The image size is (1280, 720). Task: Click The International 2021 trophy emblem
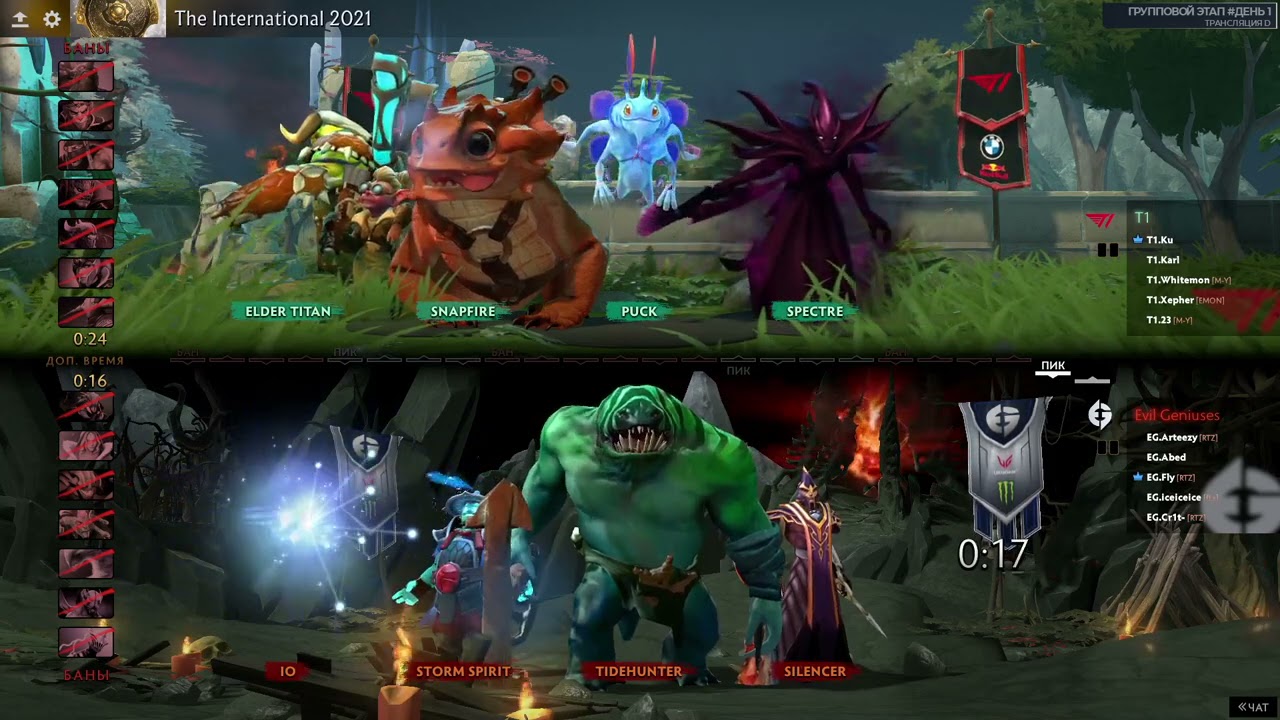118,18
